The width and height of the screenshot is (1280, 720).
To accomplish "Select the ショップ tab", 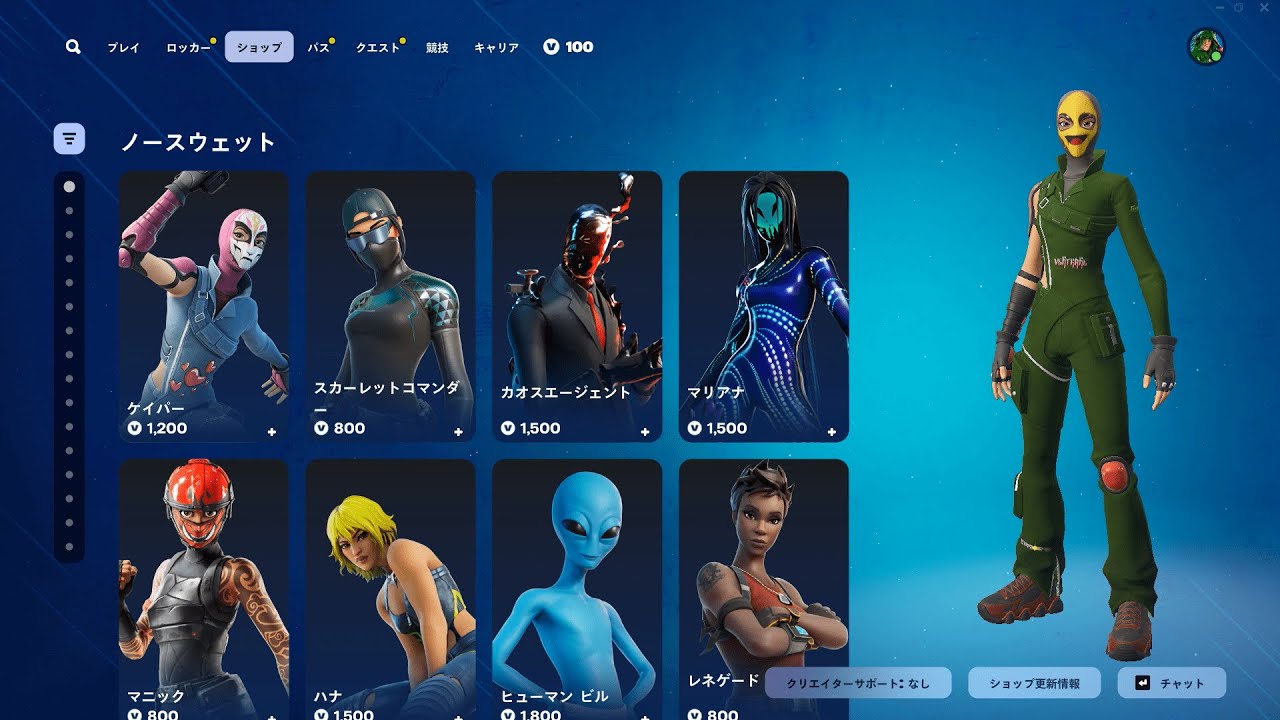I will click(259, 47).
